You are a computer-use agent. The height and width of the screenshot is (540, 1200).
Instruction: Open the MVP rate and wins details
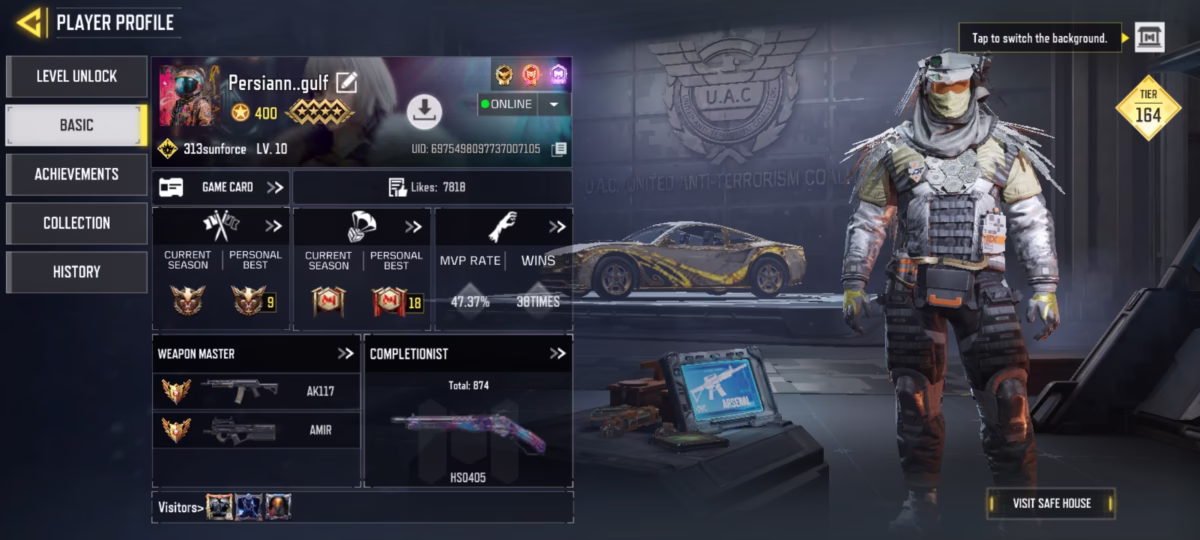pyautogui.click(x=556, y=227)
